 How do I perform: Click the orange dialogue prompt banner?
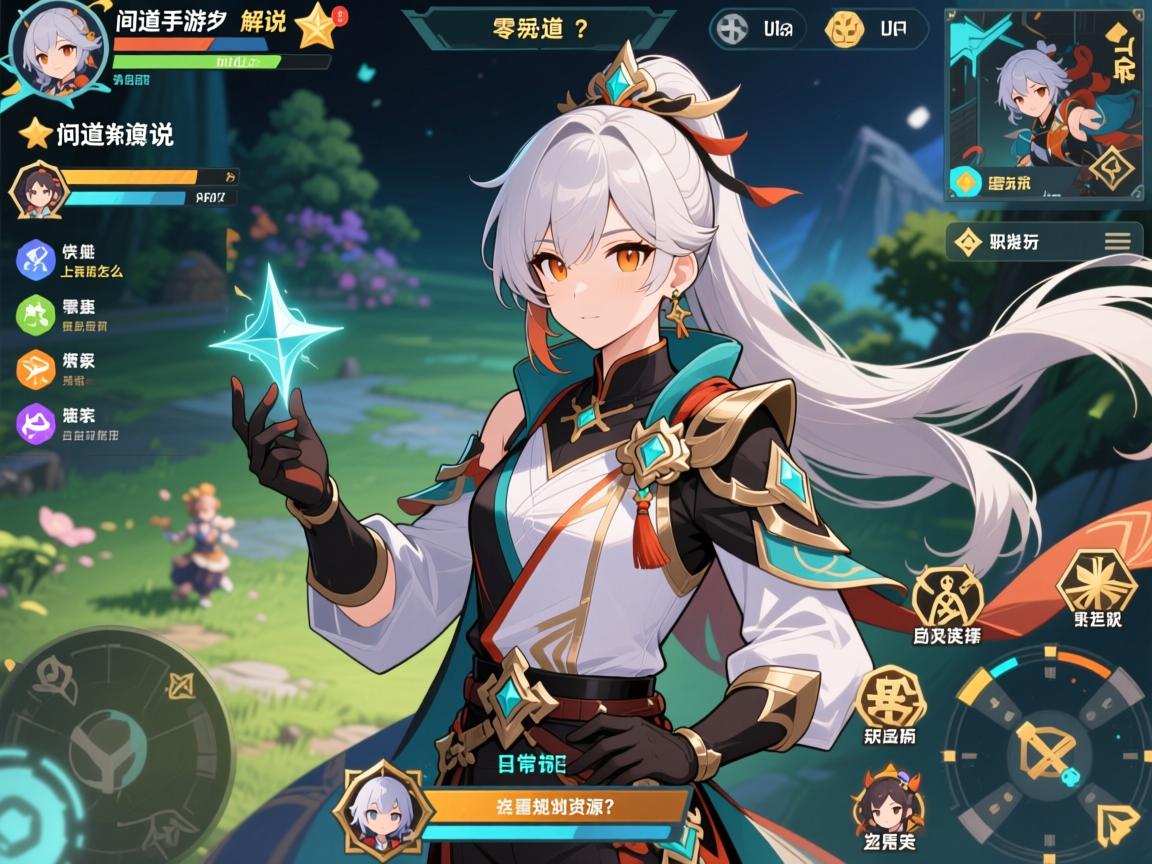[x=554, y=806]
